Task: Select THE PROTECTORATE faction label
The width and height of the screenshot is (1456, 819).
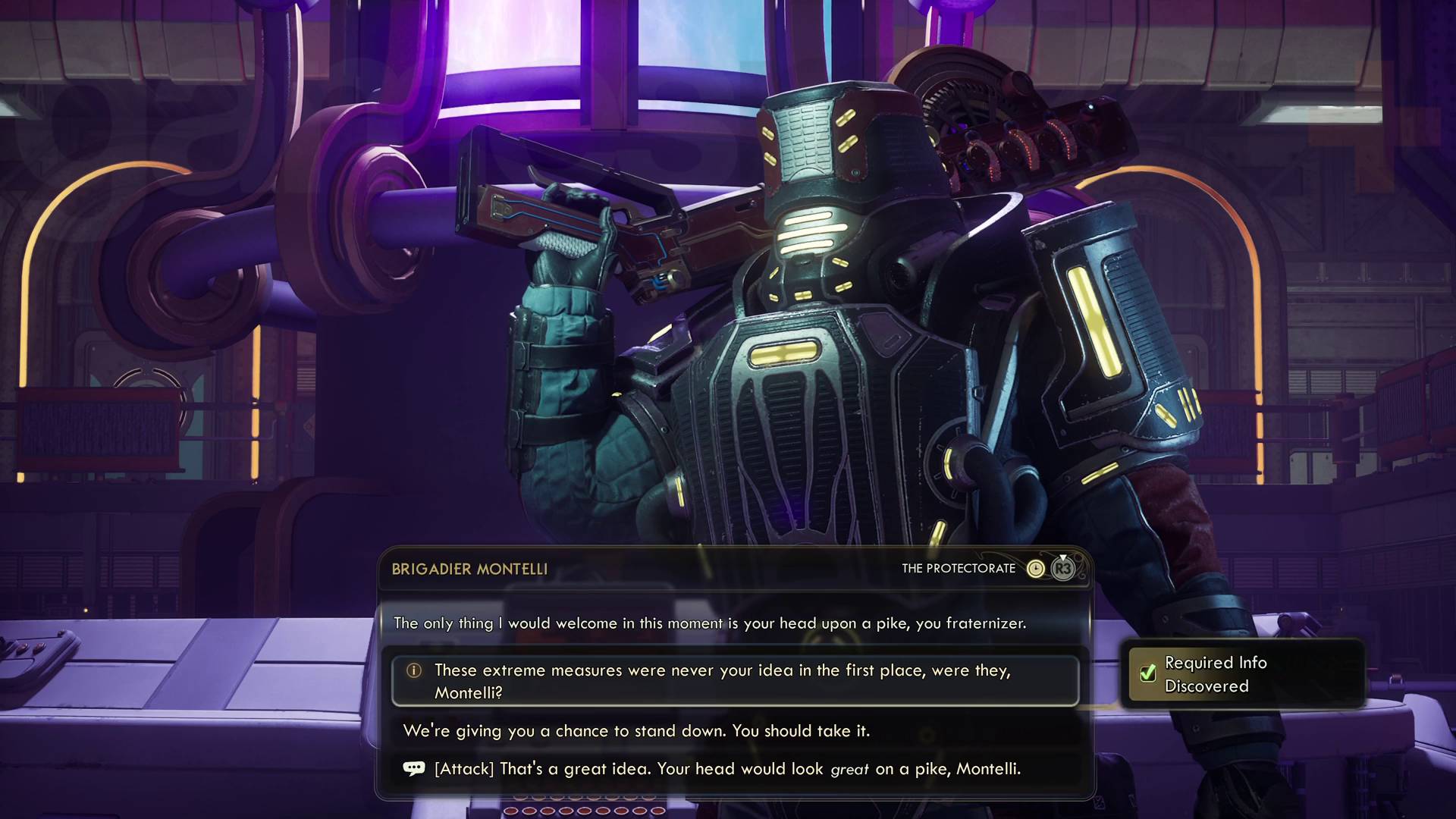Action: (959, 568)
